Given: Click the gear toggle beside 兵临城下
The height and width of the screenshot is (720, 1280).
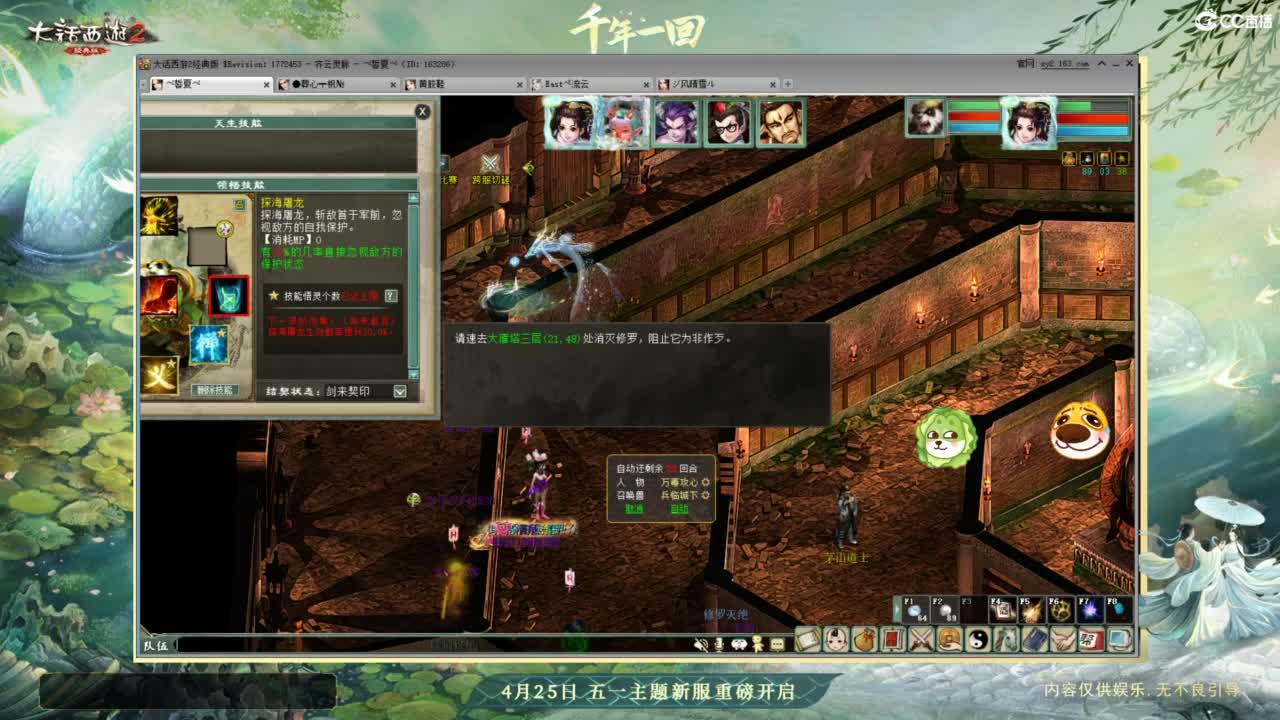Looking at the screenshot, I should [x=706, y=495].
